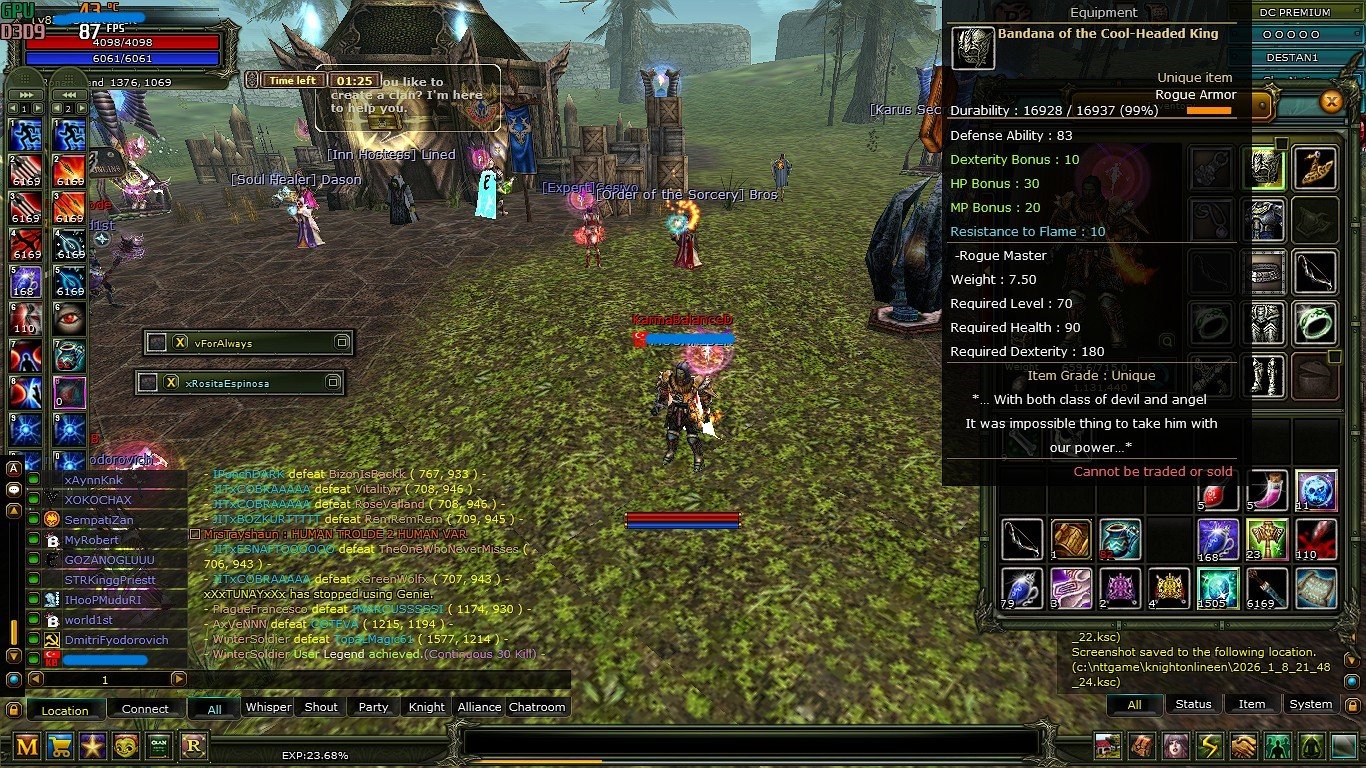Click the chat page back arrow

click(36, 679)
